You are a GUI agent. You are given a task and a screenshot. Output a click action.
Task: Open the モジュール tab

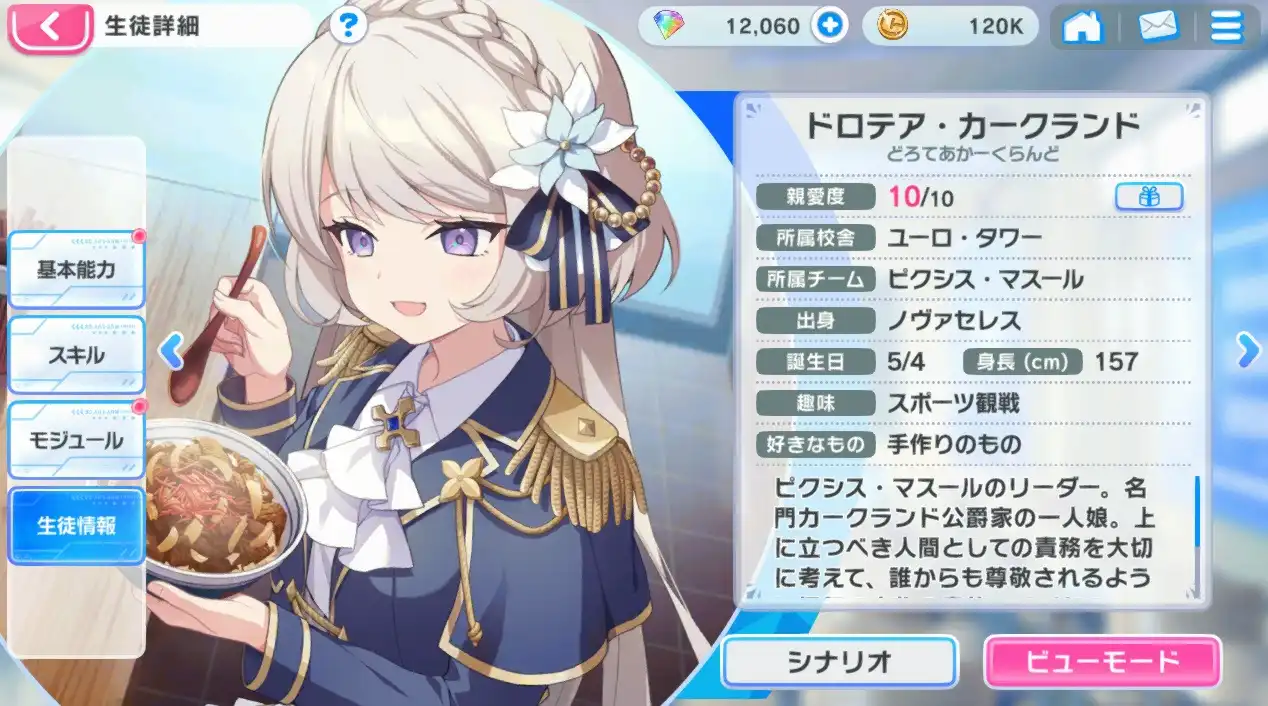pyautogui.click(x=77, y=440)
